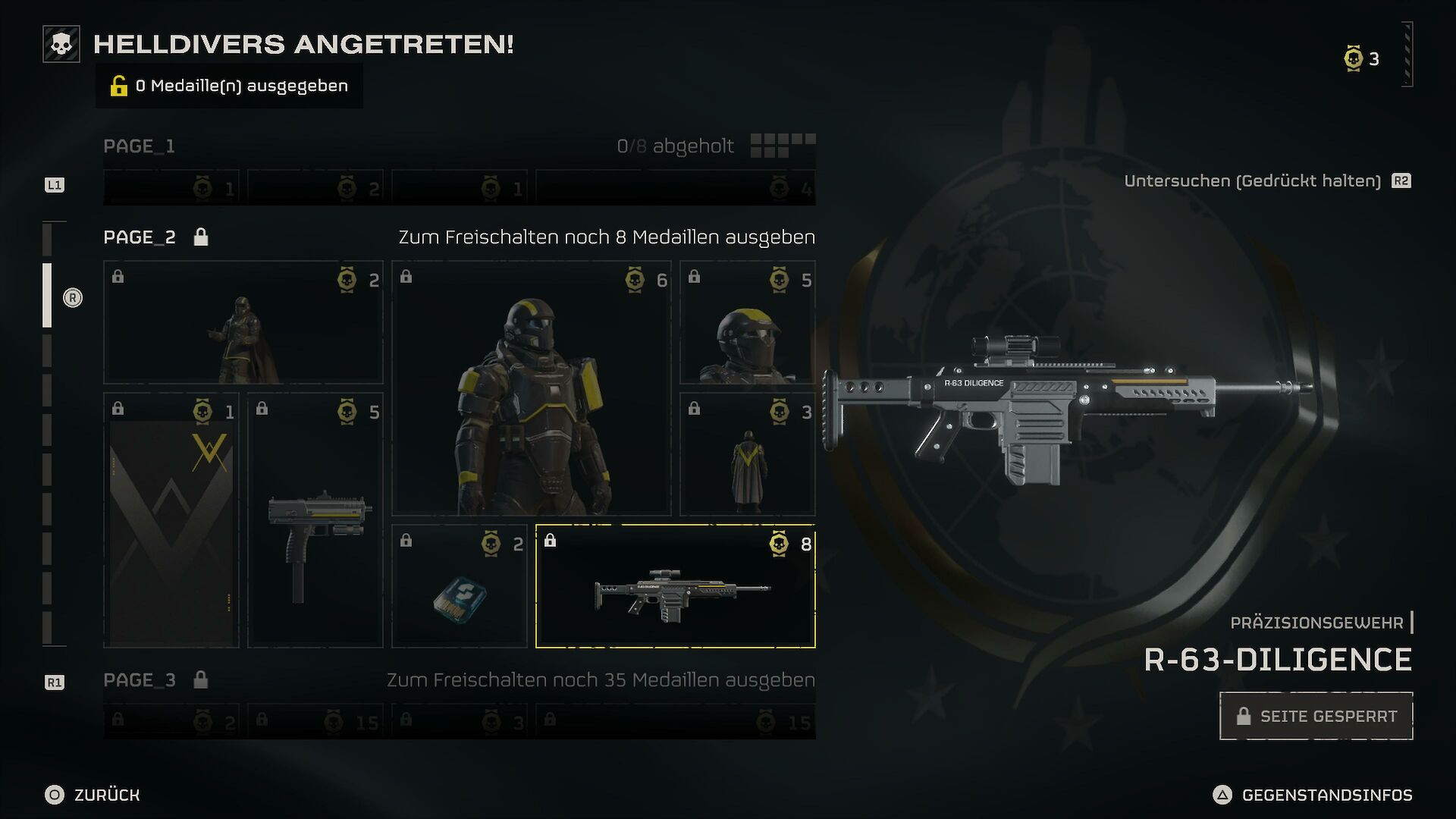Pick the submachine gun tile costing 5
Image resolution: width=1456 pixels, height=819 pixels.
[315, 520]
